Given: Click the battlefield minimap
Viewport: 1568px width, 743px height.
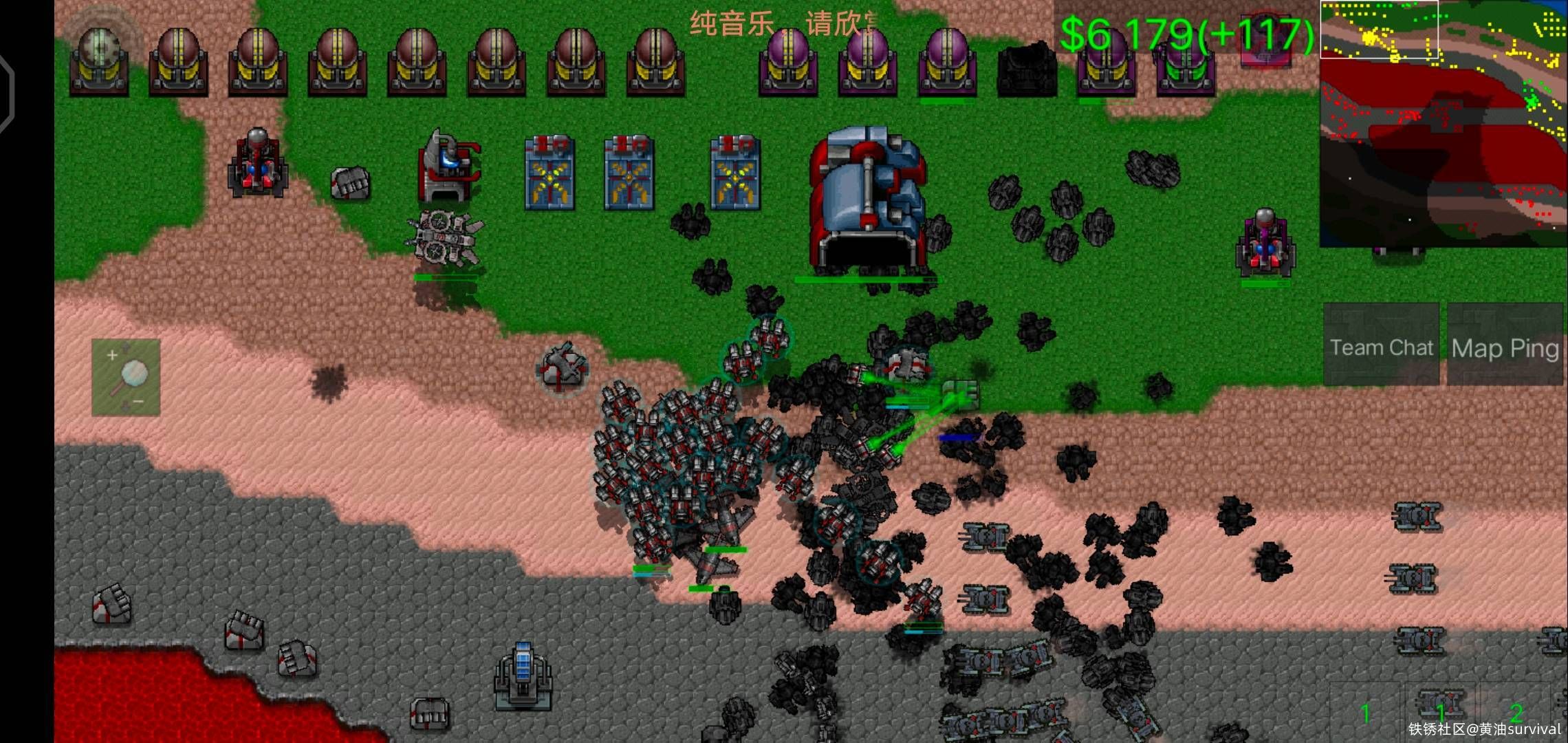Looking at the screenshot, I should pos(1443,124).
